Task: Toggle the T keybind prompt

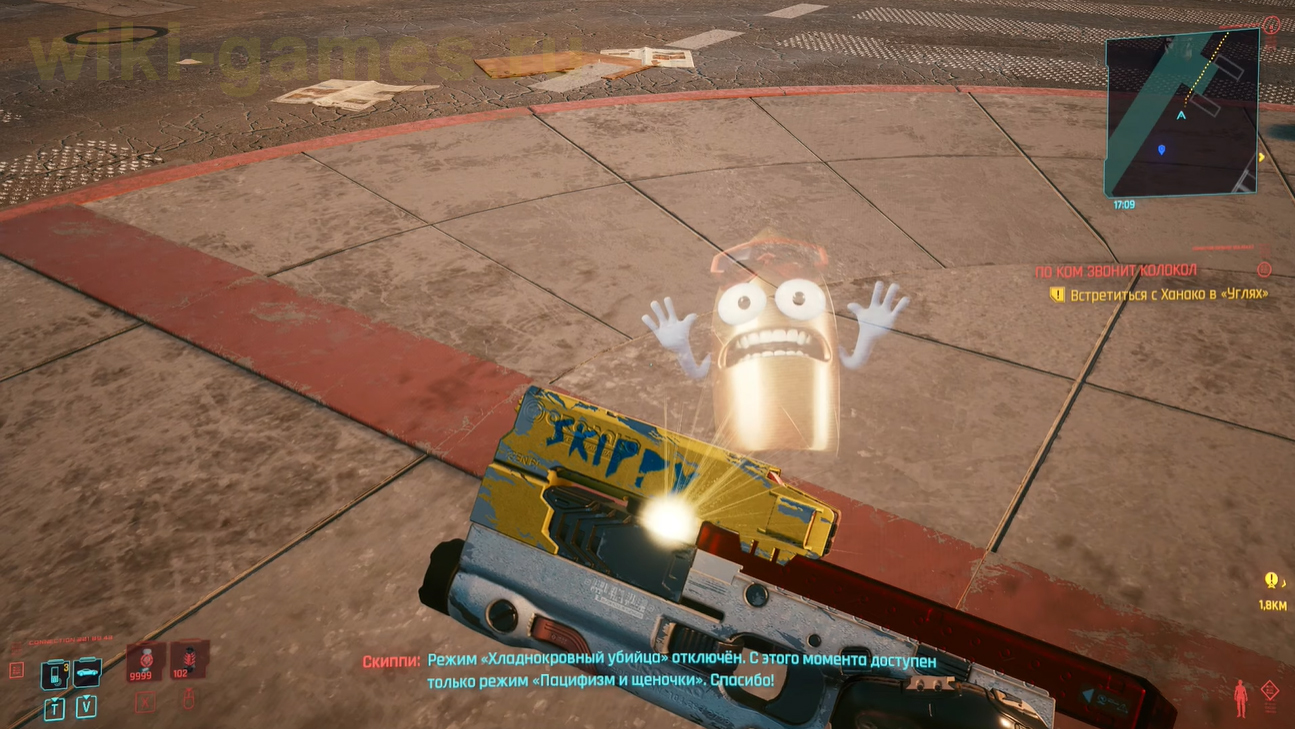Action: pyautogui.click(x=54, y=708)
